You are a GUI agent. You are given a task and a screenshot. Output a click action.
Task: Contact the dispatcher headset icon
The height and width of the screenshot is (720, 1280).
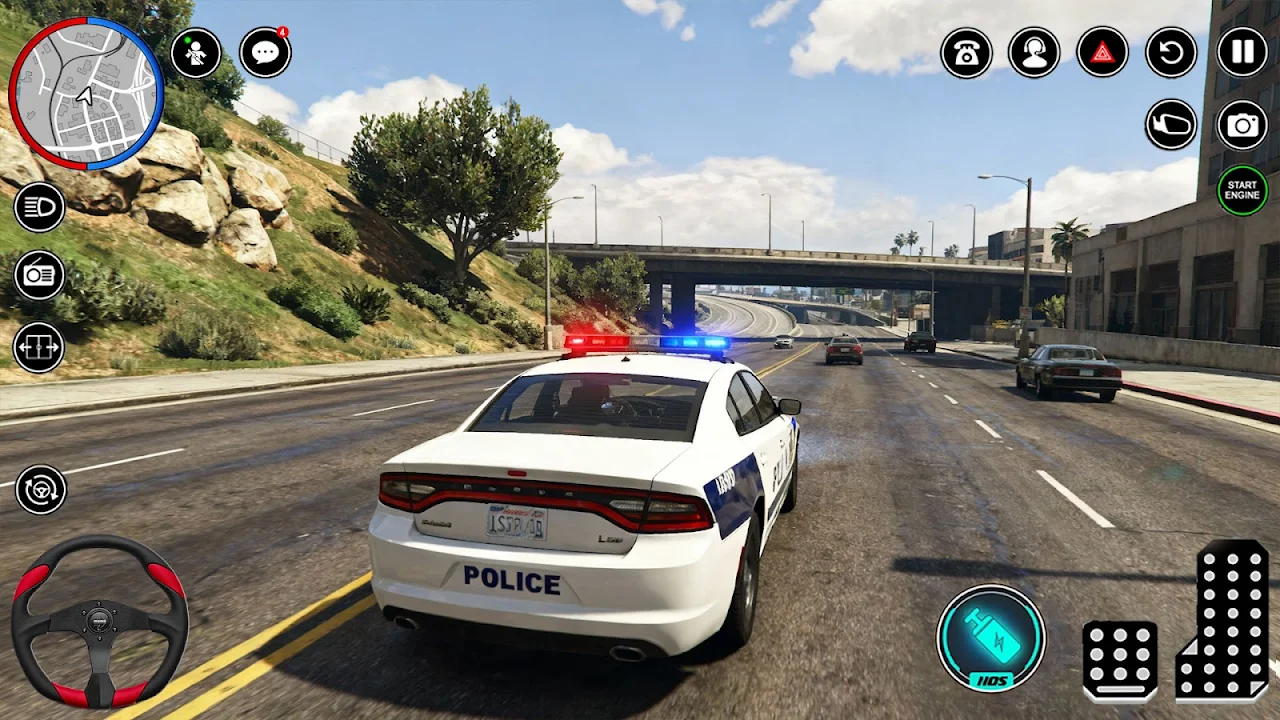1034,53
